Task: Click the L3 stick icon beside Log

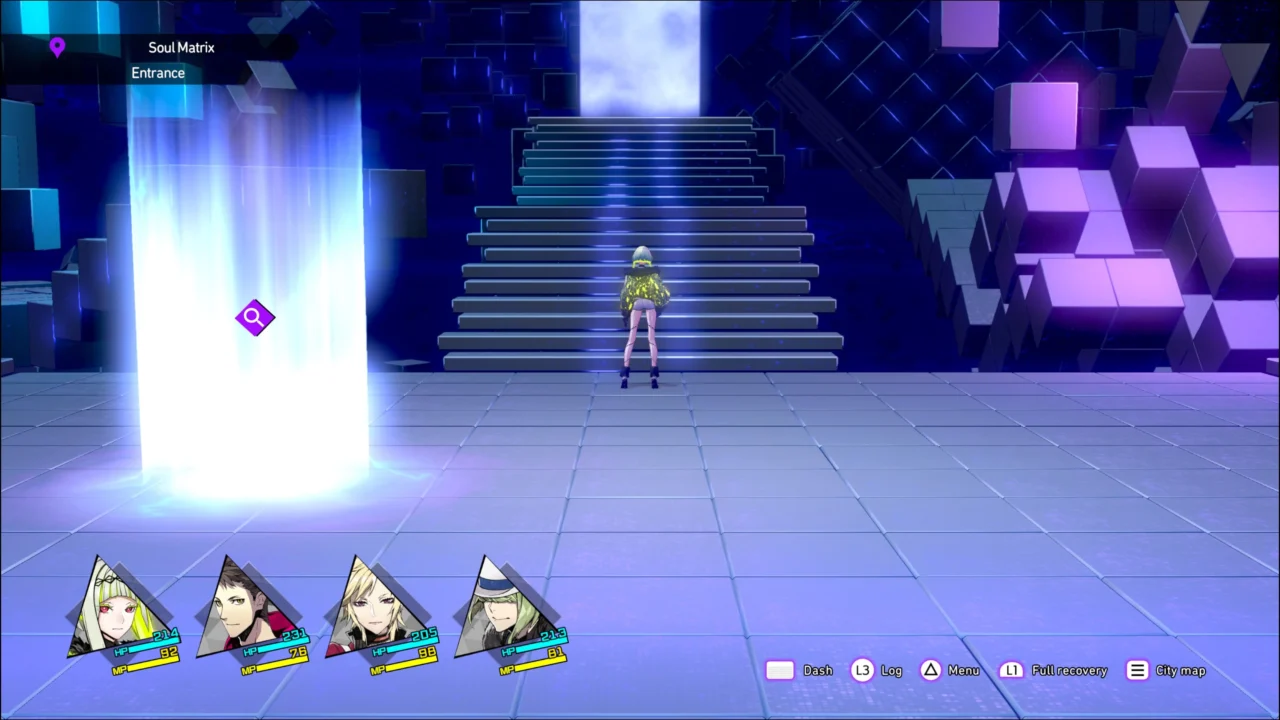Action: [x=862, y=670]
